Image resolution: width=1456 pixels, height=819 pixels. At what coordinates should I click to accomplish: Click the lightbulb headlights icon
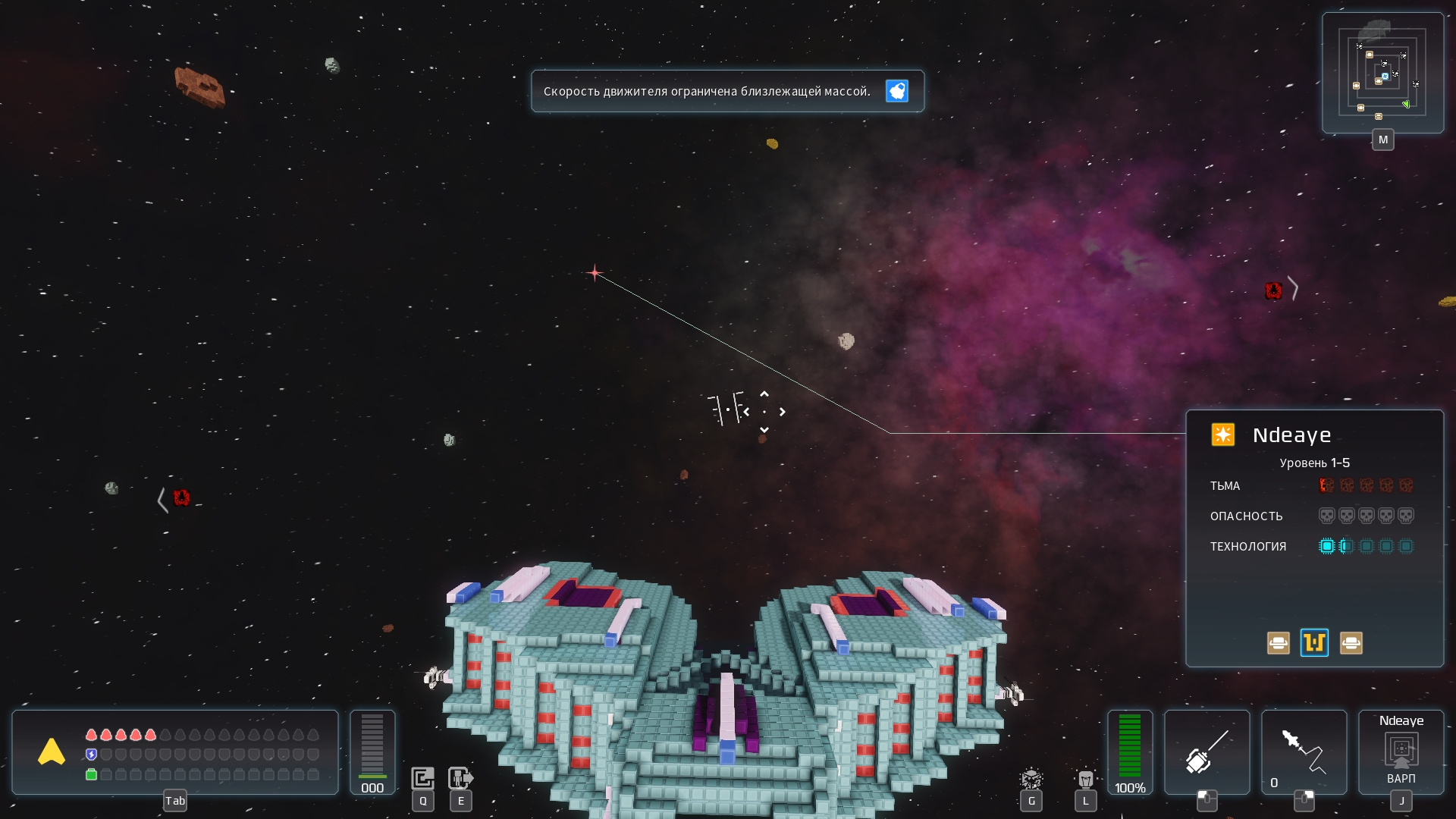1085,779
